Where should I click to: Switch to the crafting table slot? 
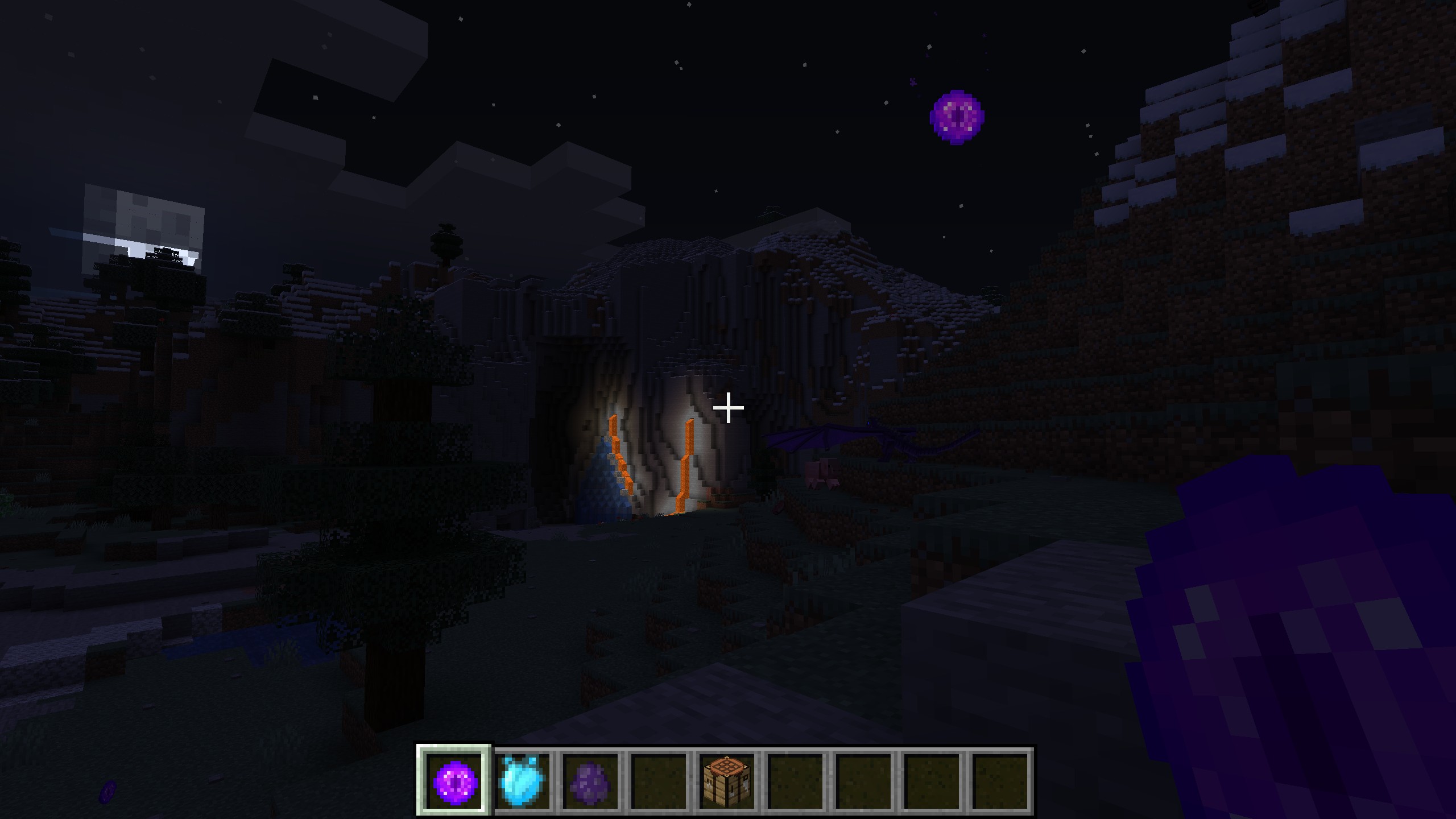727,781
